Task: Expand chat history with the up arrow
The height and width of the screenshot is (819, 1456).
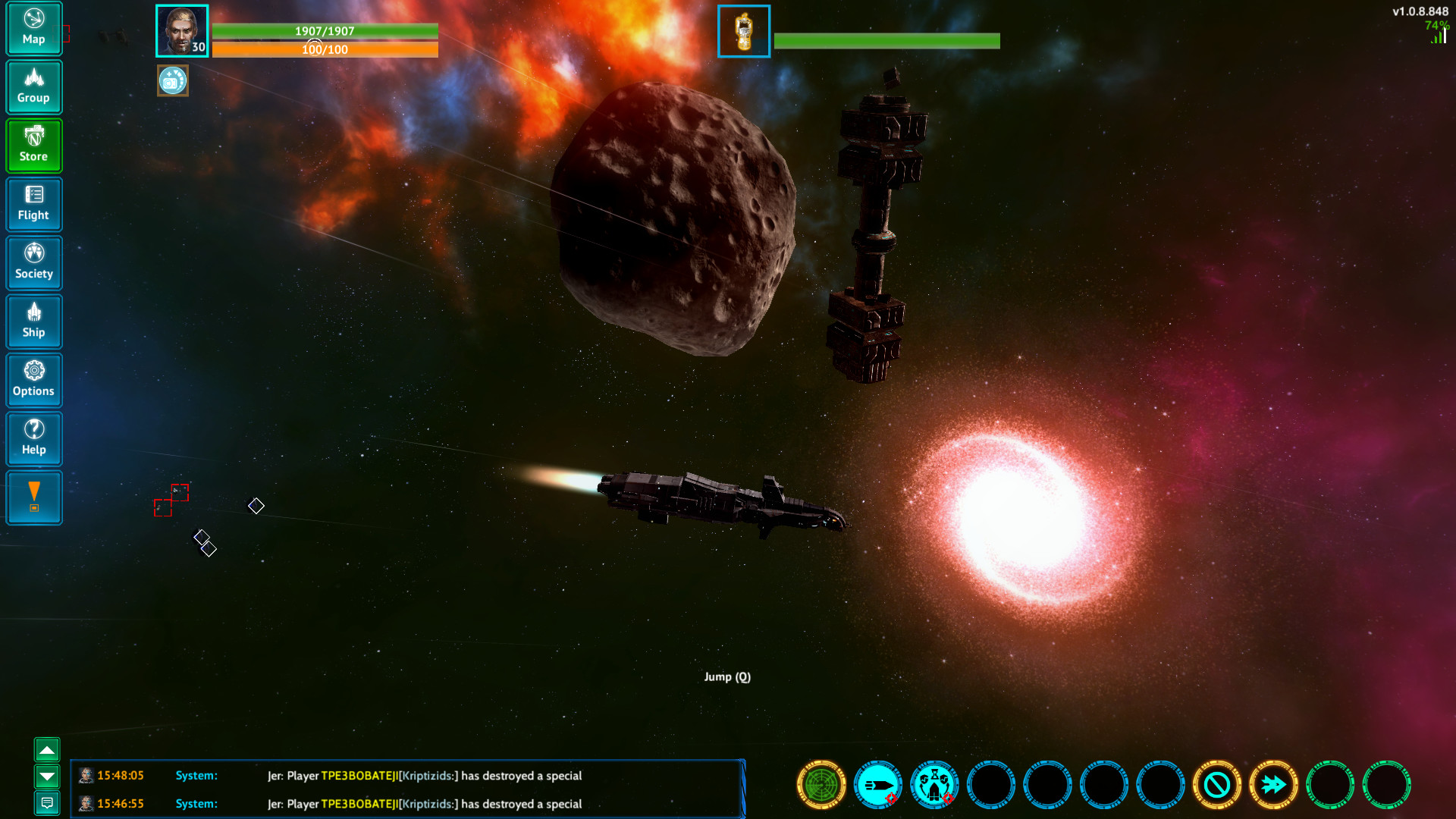Action: pos(49,750)
